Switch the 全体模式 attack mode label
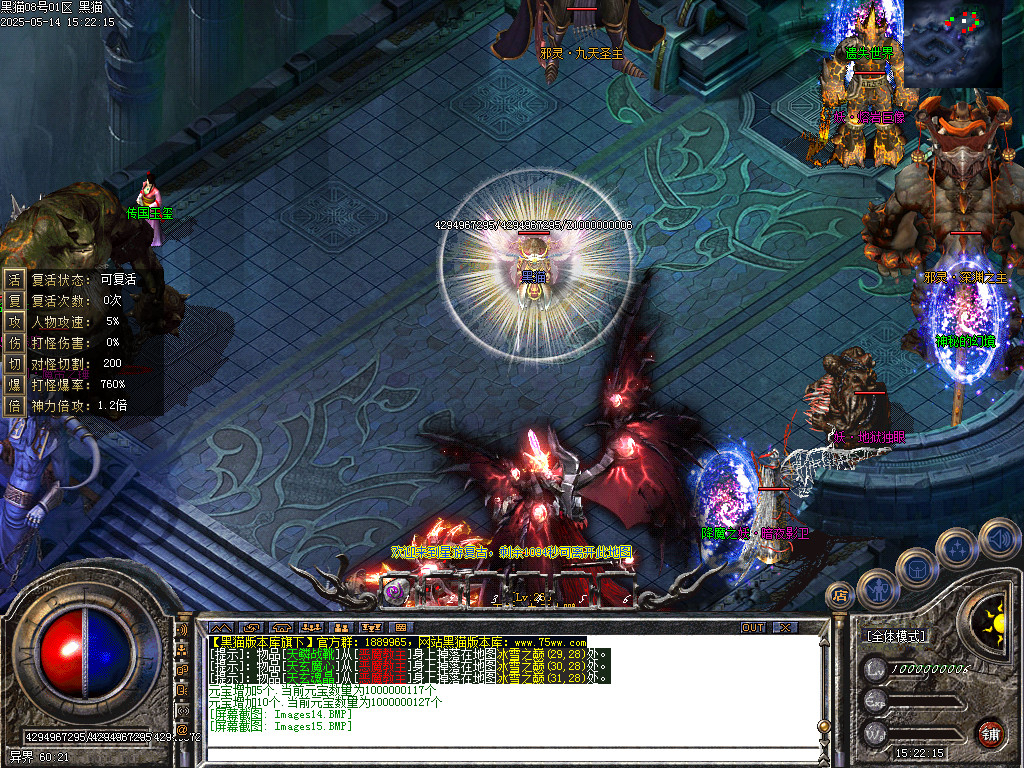Image resolution: width=1024 pixels, height=768 pixels. pos(895,636)
